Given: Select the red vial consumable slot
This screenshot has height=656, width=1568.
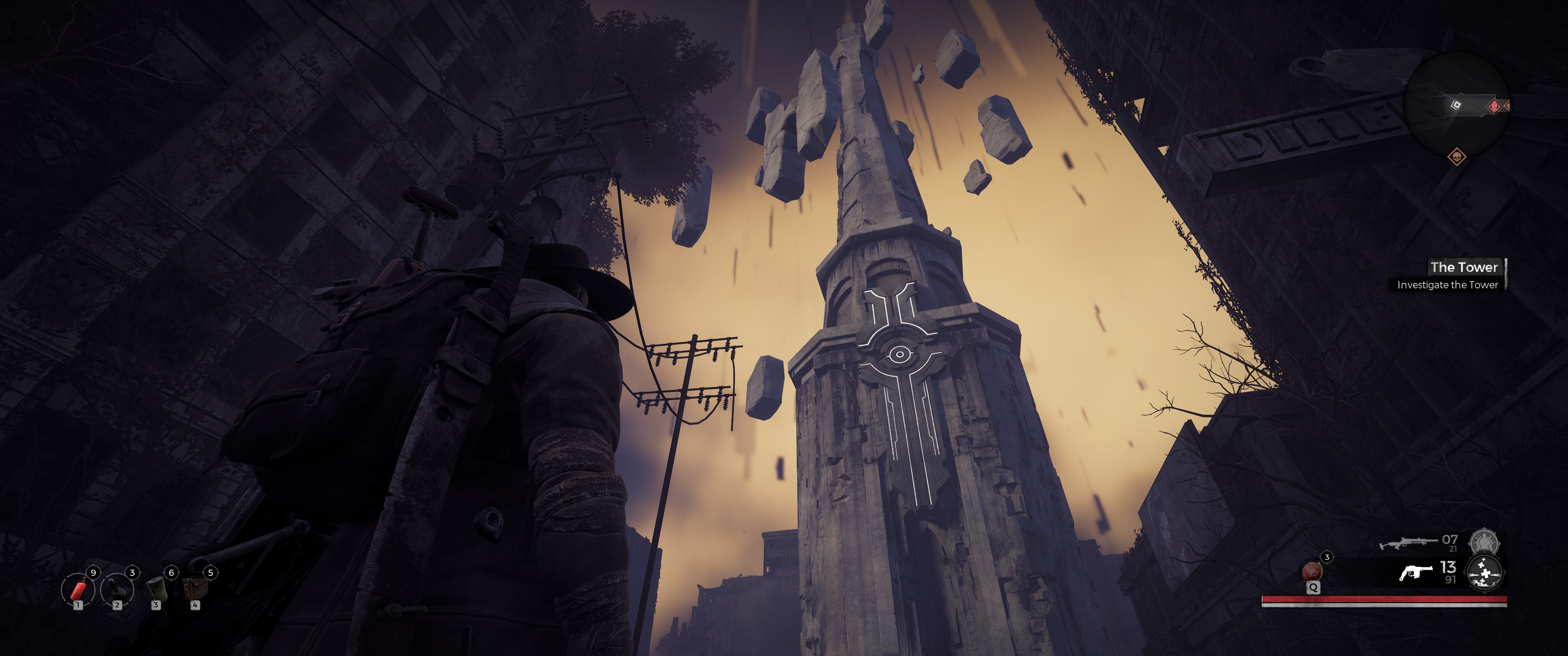Looking at the screenshot, I should coord(78,589).
